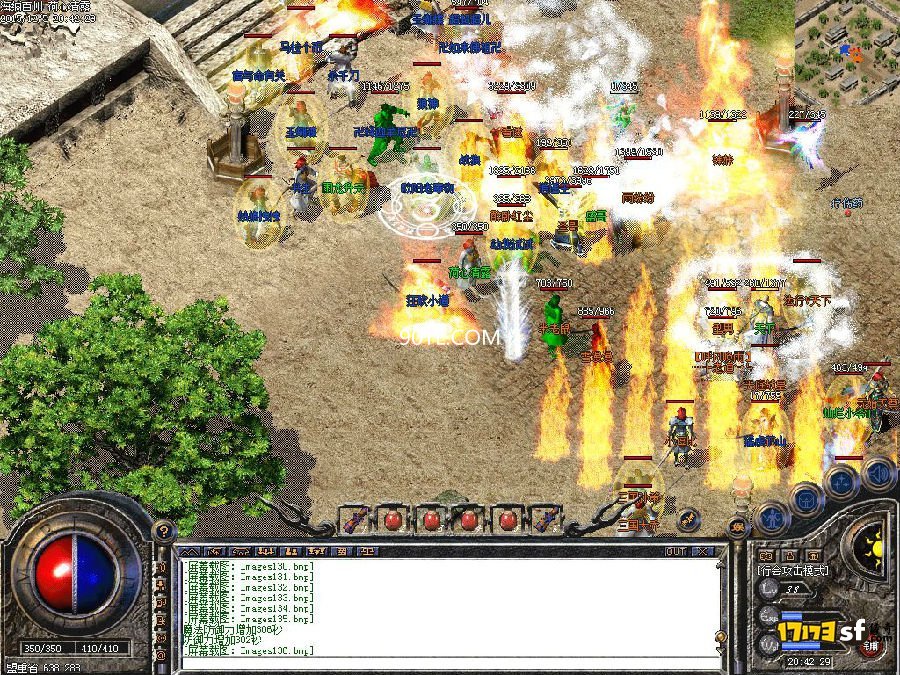Image resolution: width=900 pixels, height=675 pixels.
Task: Open the question mark help button
Action: 164,531
